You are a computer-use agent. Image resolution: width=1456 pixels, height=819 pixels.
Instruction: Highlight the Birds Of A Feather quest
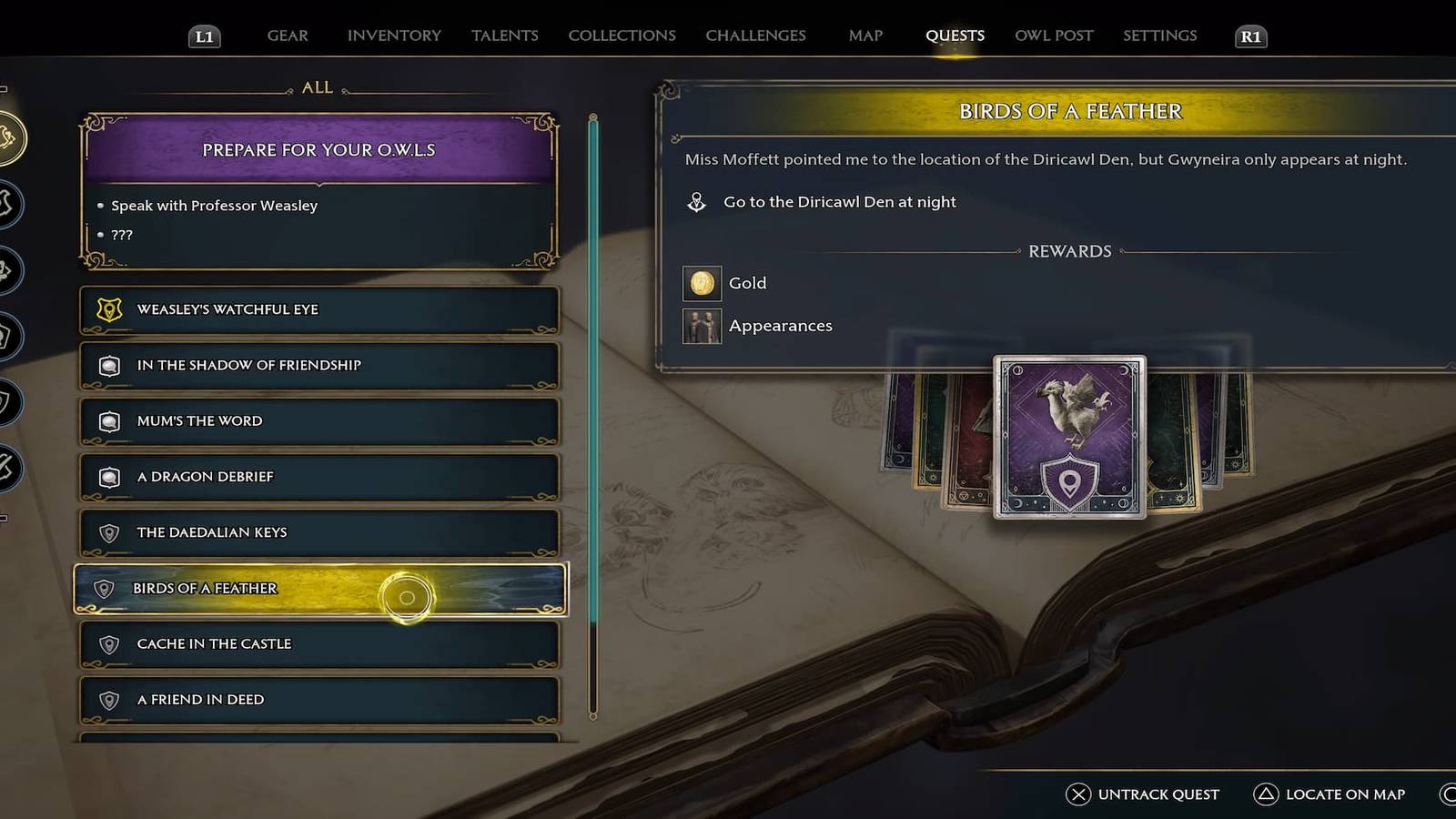click(318, 589)
